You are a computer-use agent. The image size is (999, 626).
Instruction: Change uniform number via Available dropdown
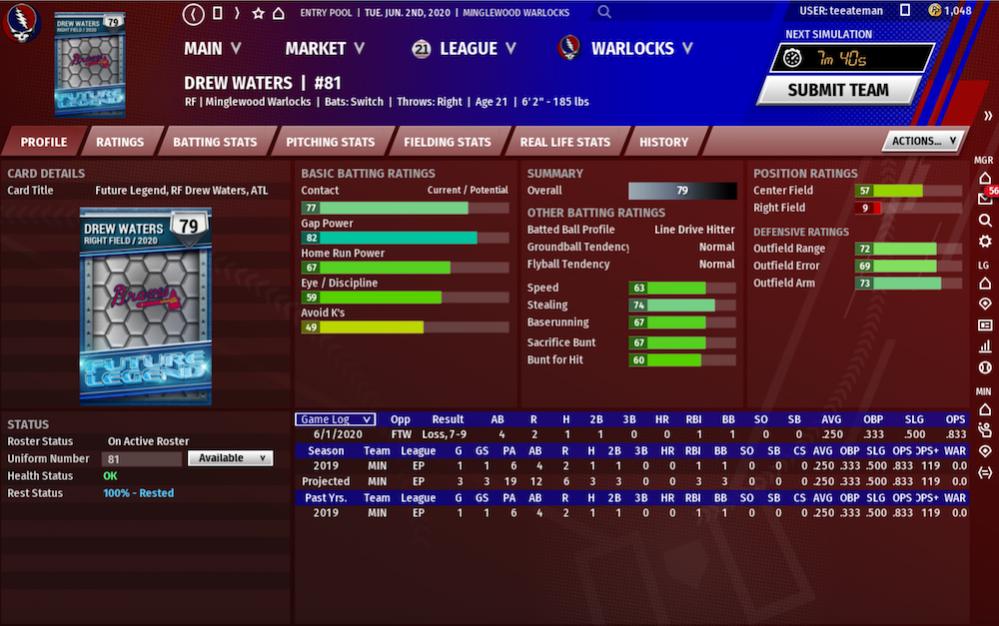point(230,458)
